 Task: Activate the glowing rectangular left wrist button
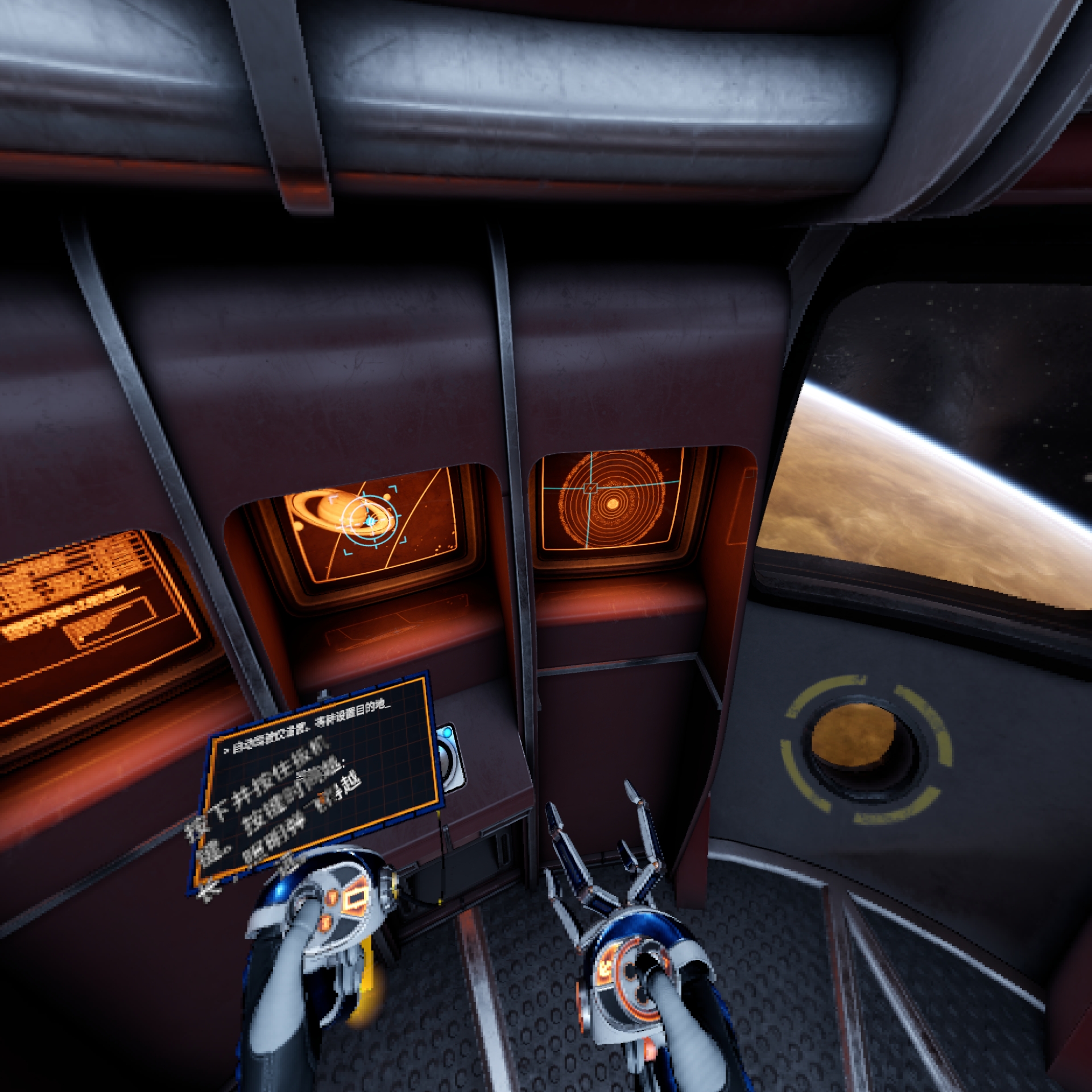(x=357, y=900)
